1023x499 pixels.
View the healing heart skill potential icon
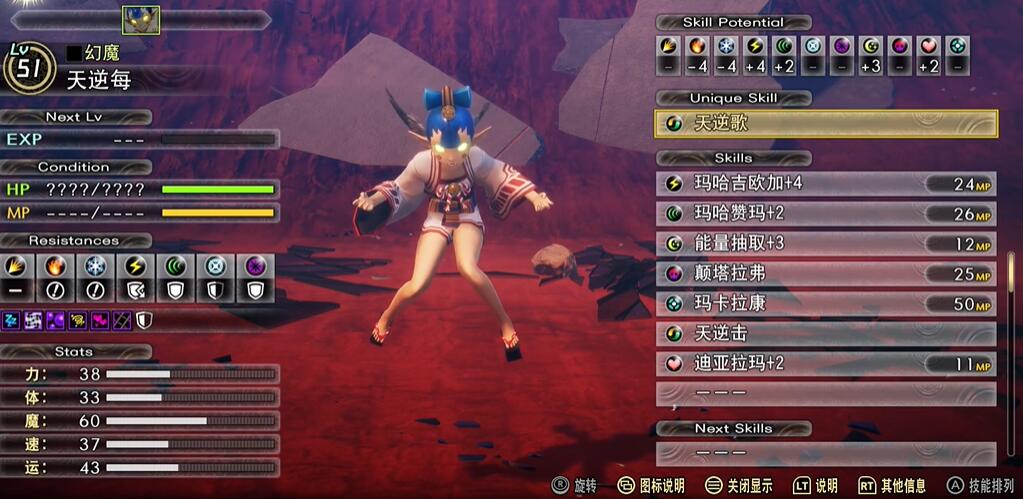[929, 45]
